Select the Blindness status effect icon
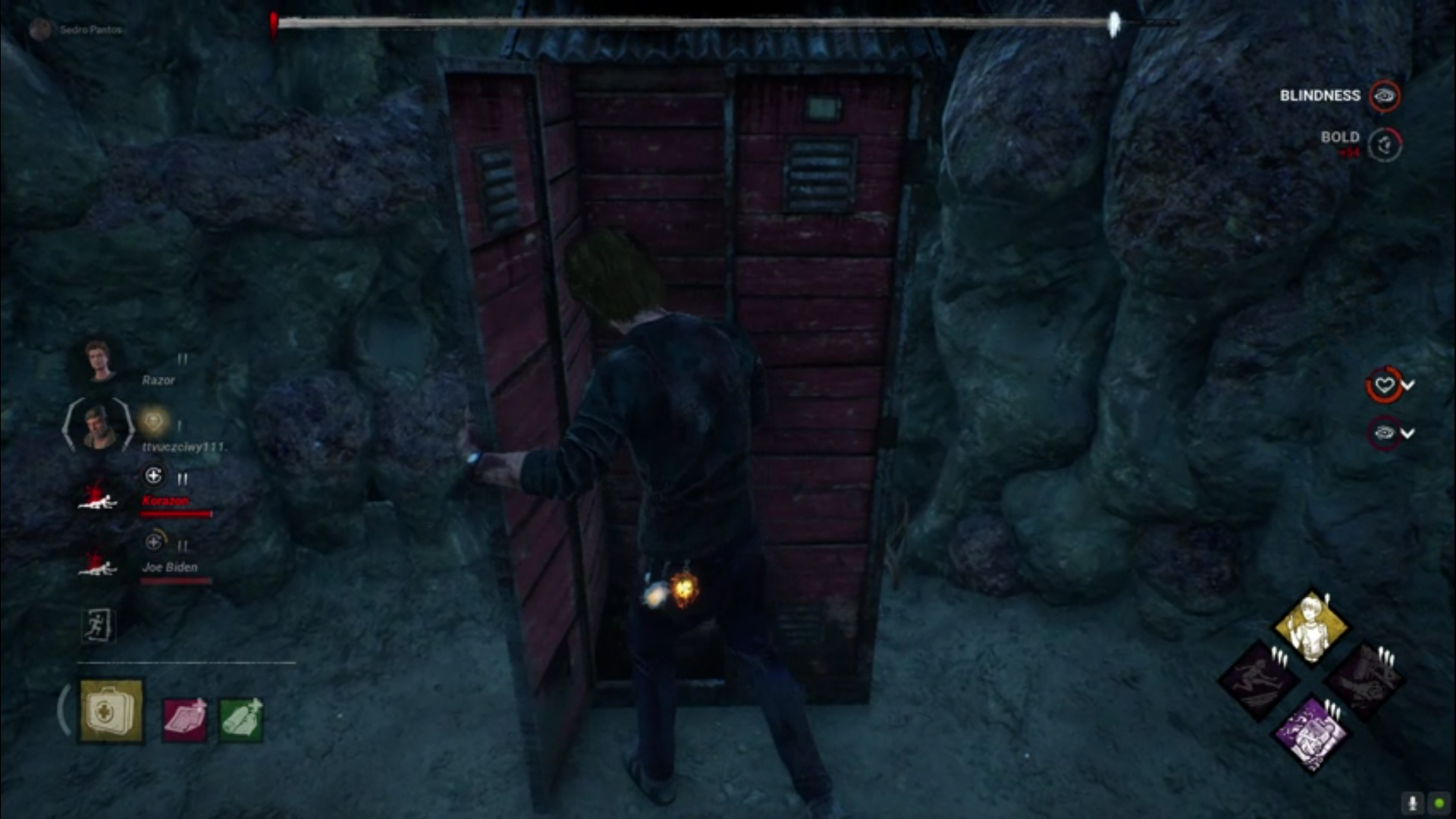The image size is (1456, 819). tap(1385, 96)
